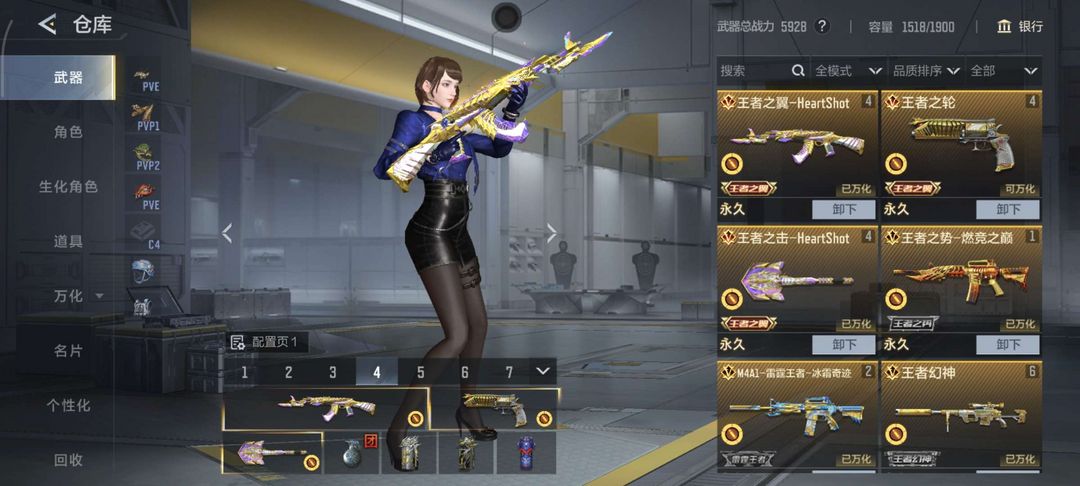
Task: Select the PVP1 loadout icon
Action: (147, 118)
